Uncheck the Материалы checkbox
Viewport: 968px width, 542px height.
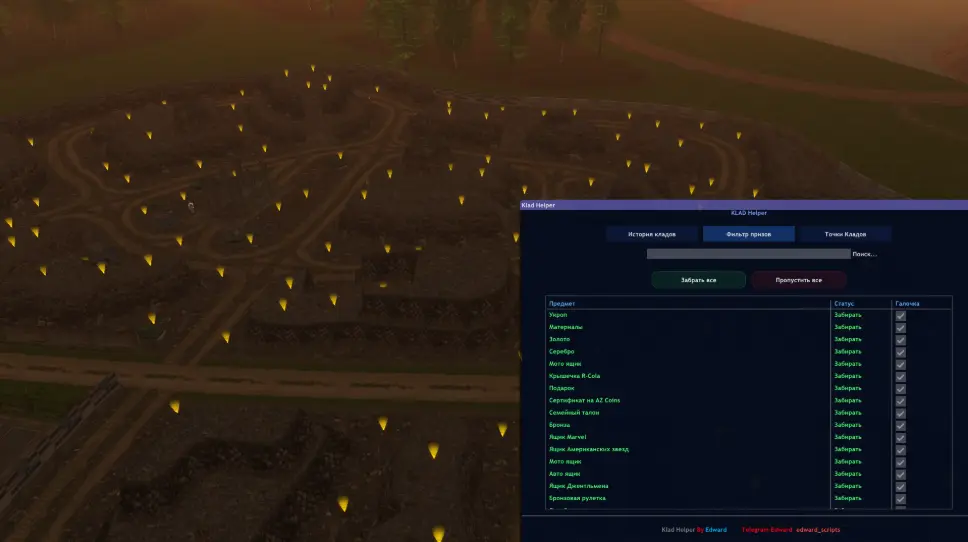pos(901,327)
